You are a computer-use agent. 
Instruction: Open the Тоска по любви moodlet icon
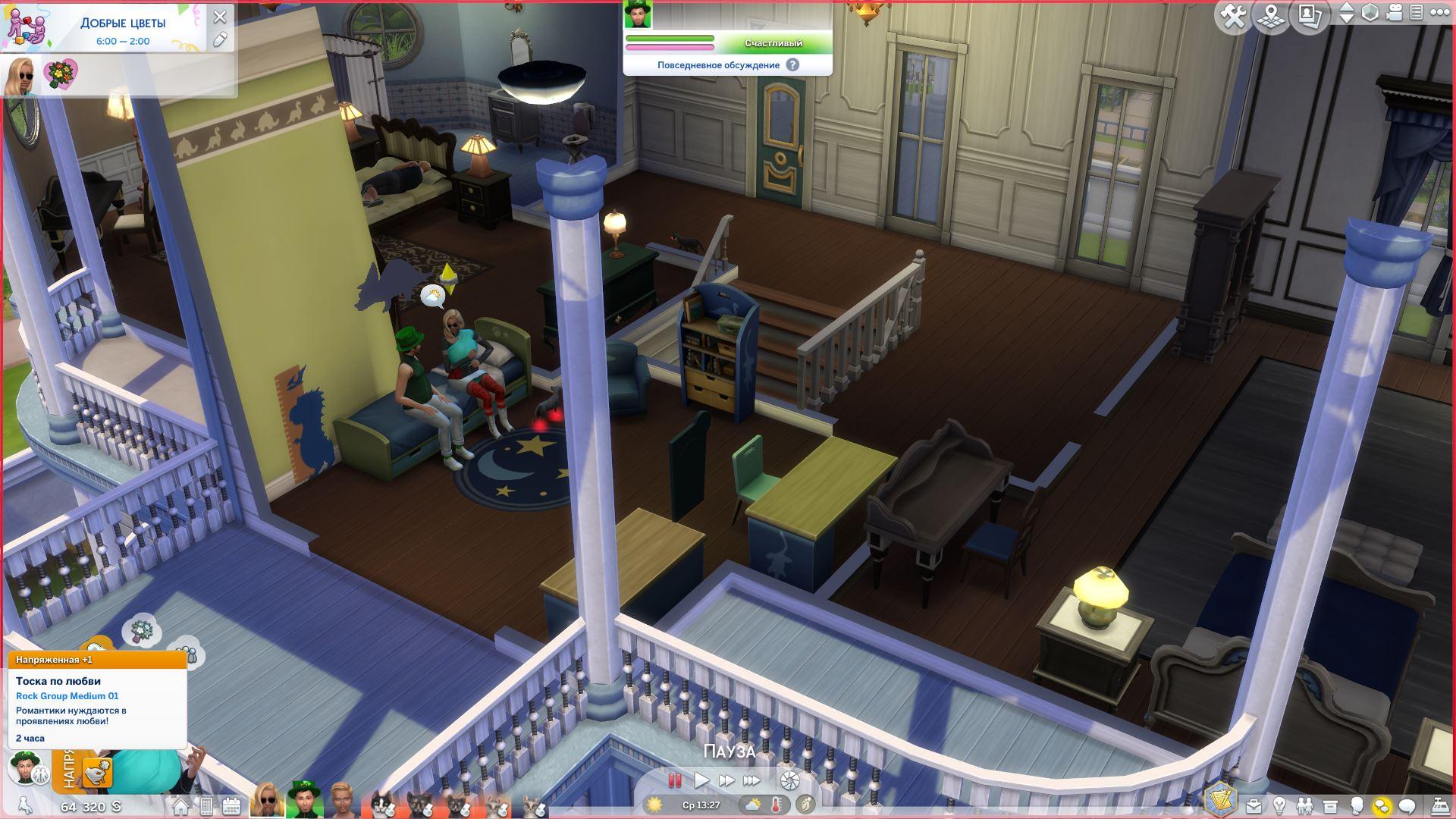[x=97, y=772]
